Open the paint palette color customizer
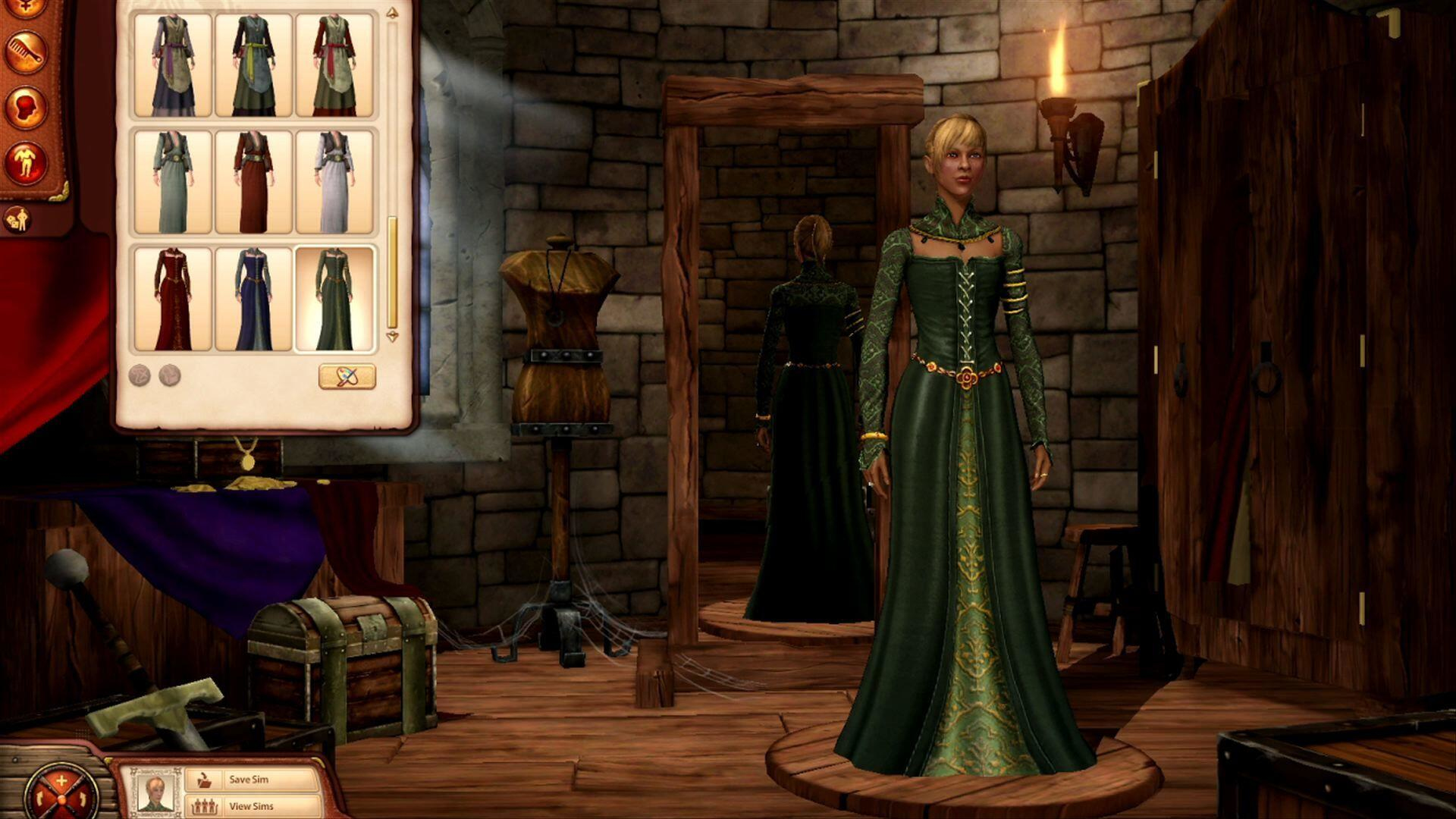Screen dimensions: 1456x819 click(x=347, y=376)
